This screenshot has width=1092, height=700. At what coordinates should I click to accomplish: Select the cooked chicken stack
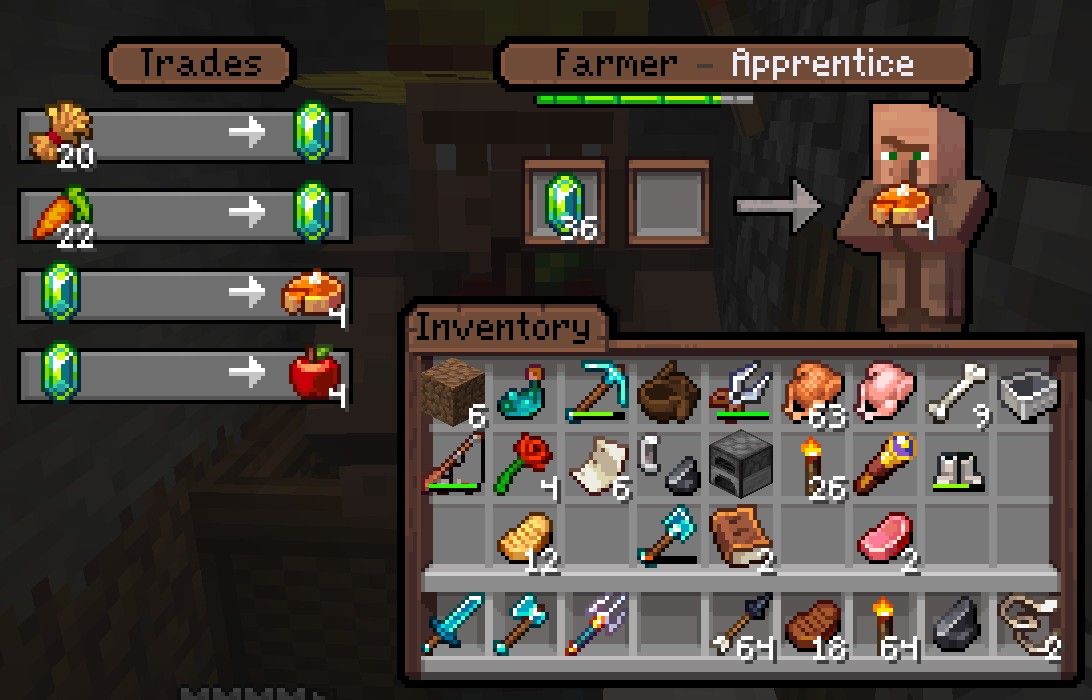813,392
